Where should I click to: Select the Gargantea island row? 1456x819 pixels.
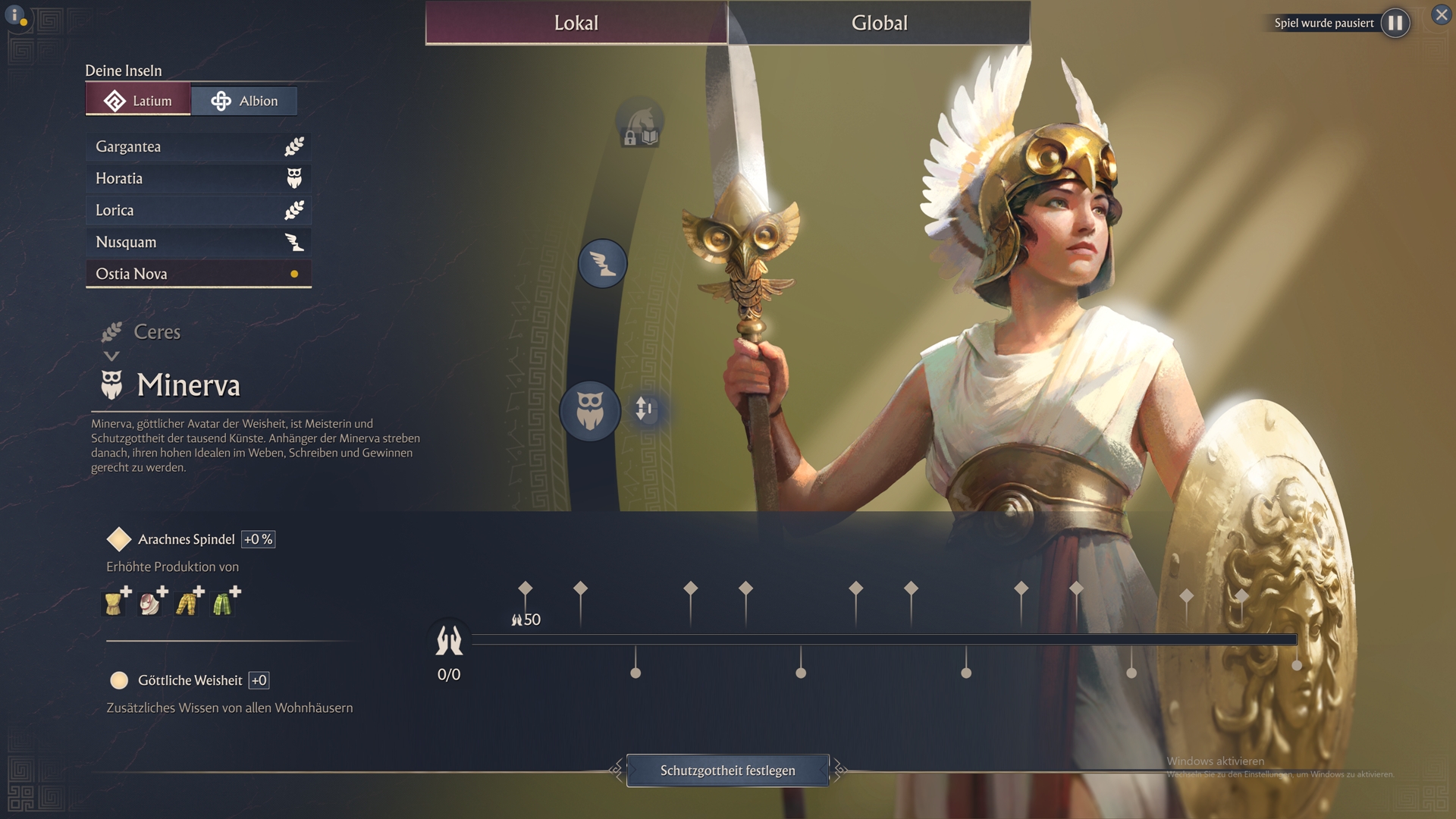[x=198, y=146]
